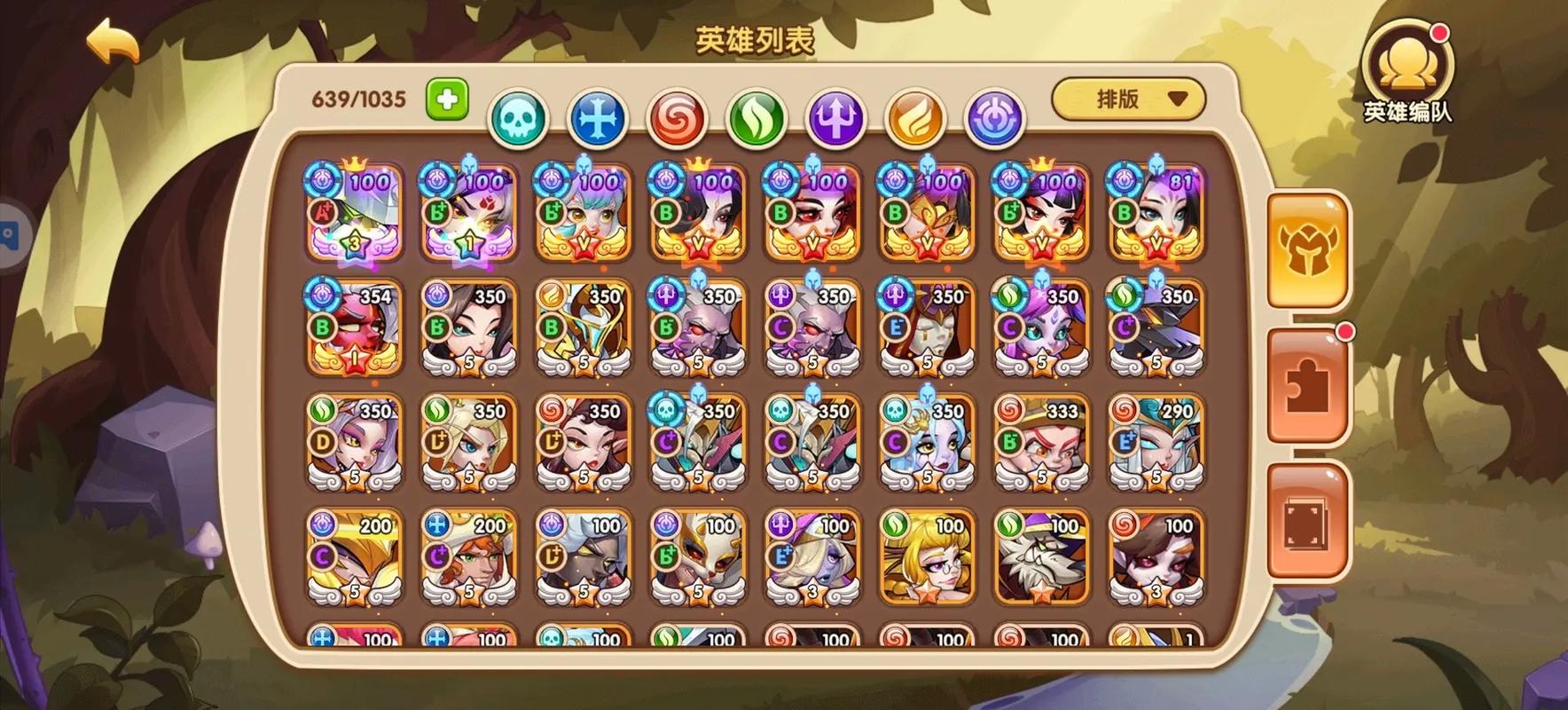Filter heroes by the Light cross faction icon
This screenshot has height=710, width=1568.
coord(598,116)
